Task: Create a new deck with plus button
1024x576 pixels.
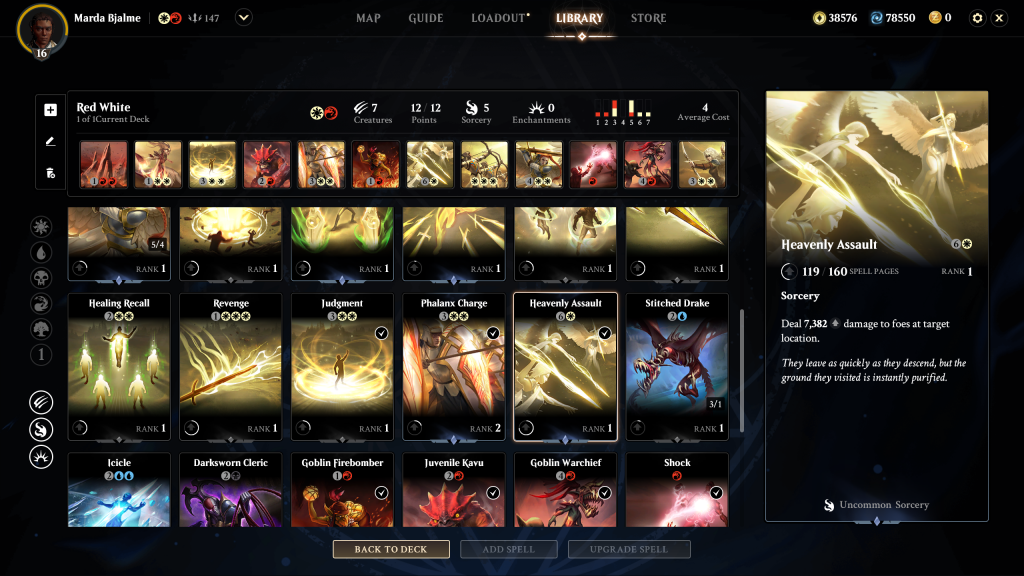Action: coord(51,110)
